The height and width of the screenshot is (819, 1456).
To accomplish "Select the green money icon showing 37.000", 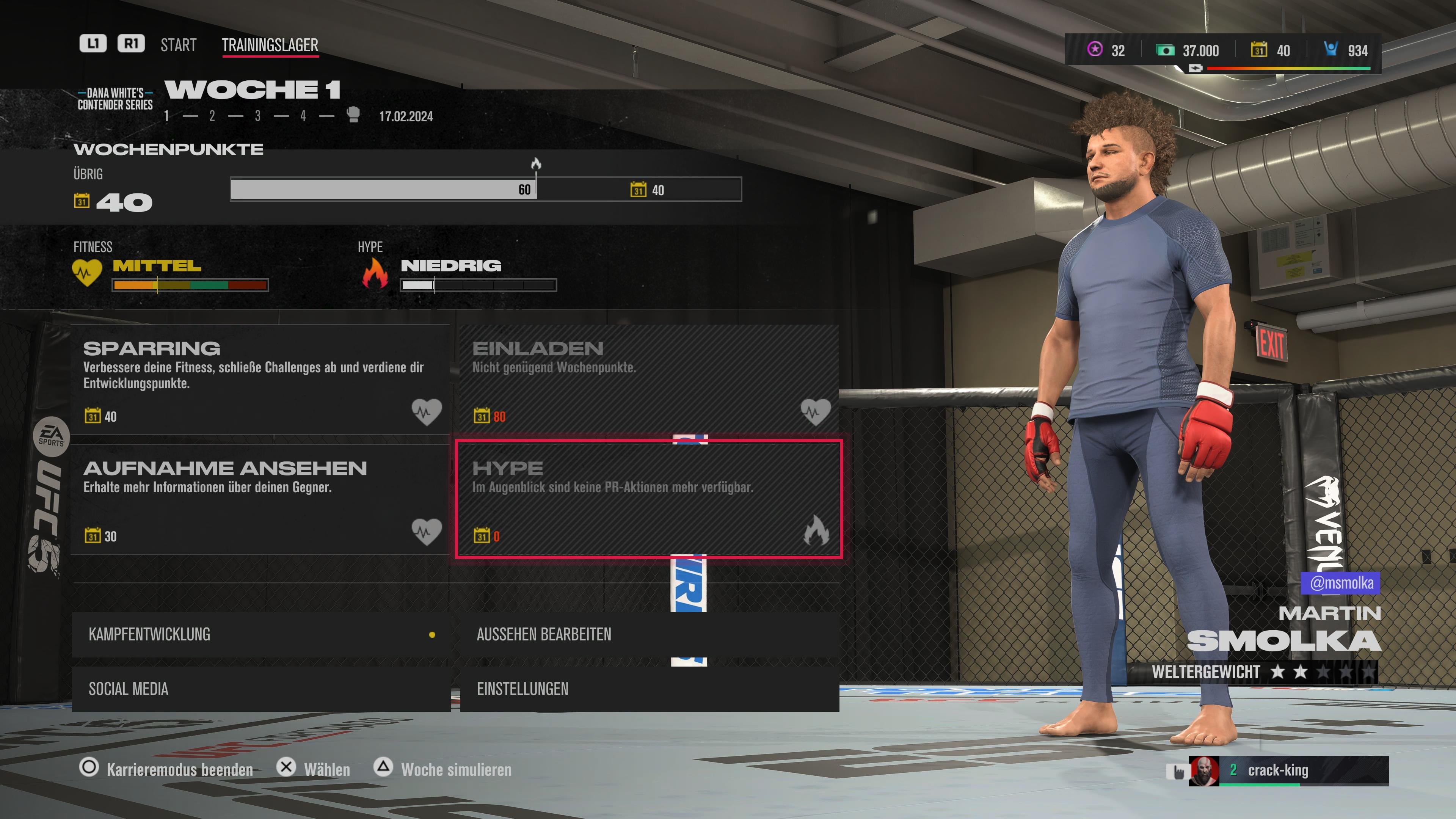I will pyautogui.click(x=1166, y=51).
